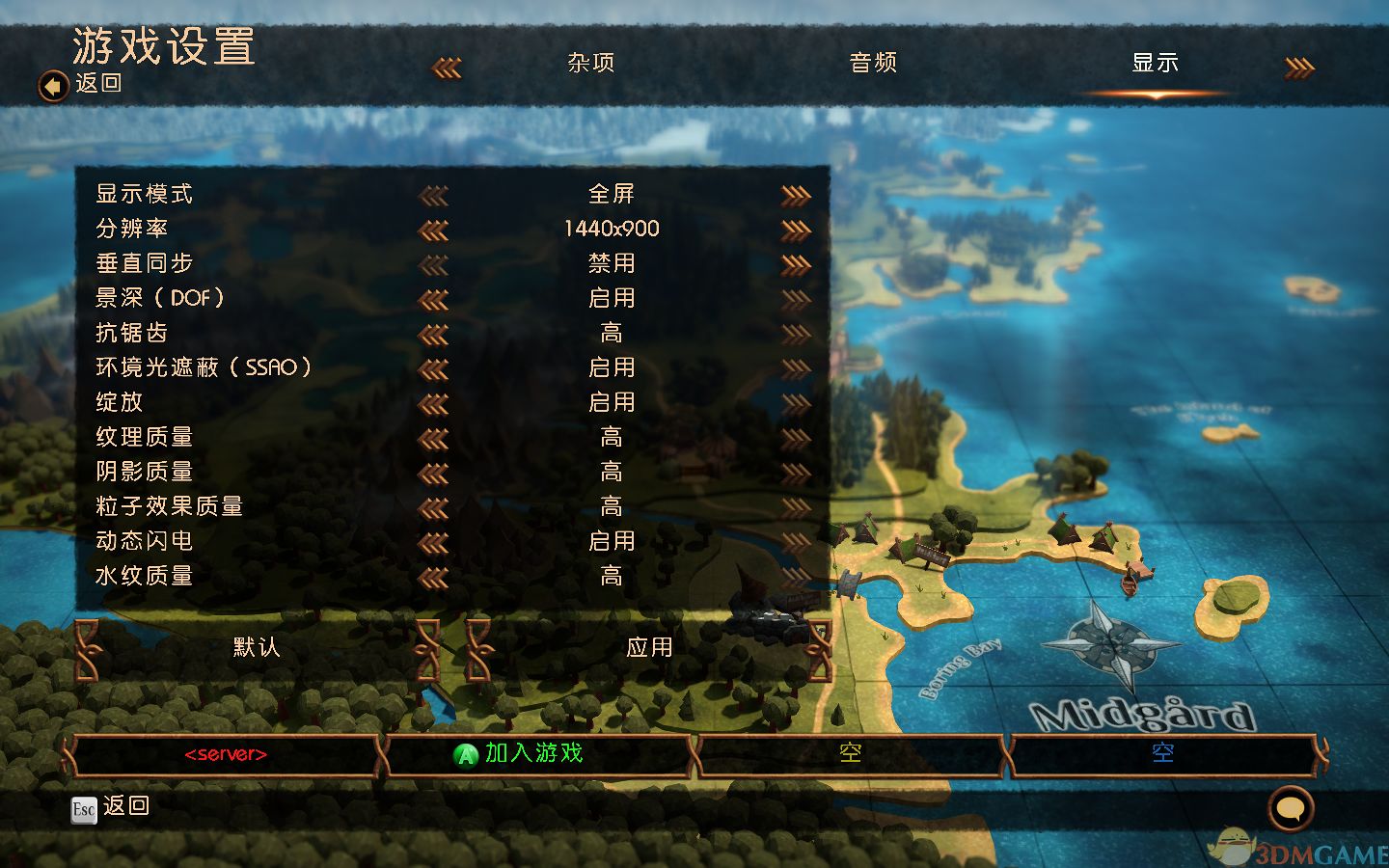This screenshot has width=1389, height=868.
Task: Click the left arrow beside the settings tabs
Action: pos(446,68)
